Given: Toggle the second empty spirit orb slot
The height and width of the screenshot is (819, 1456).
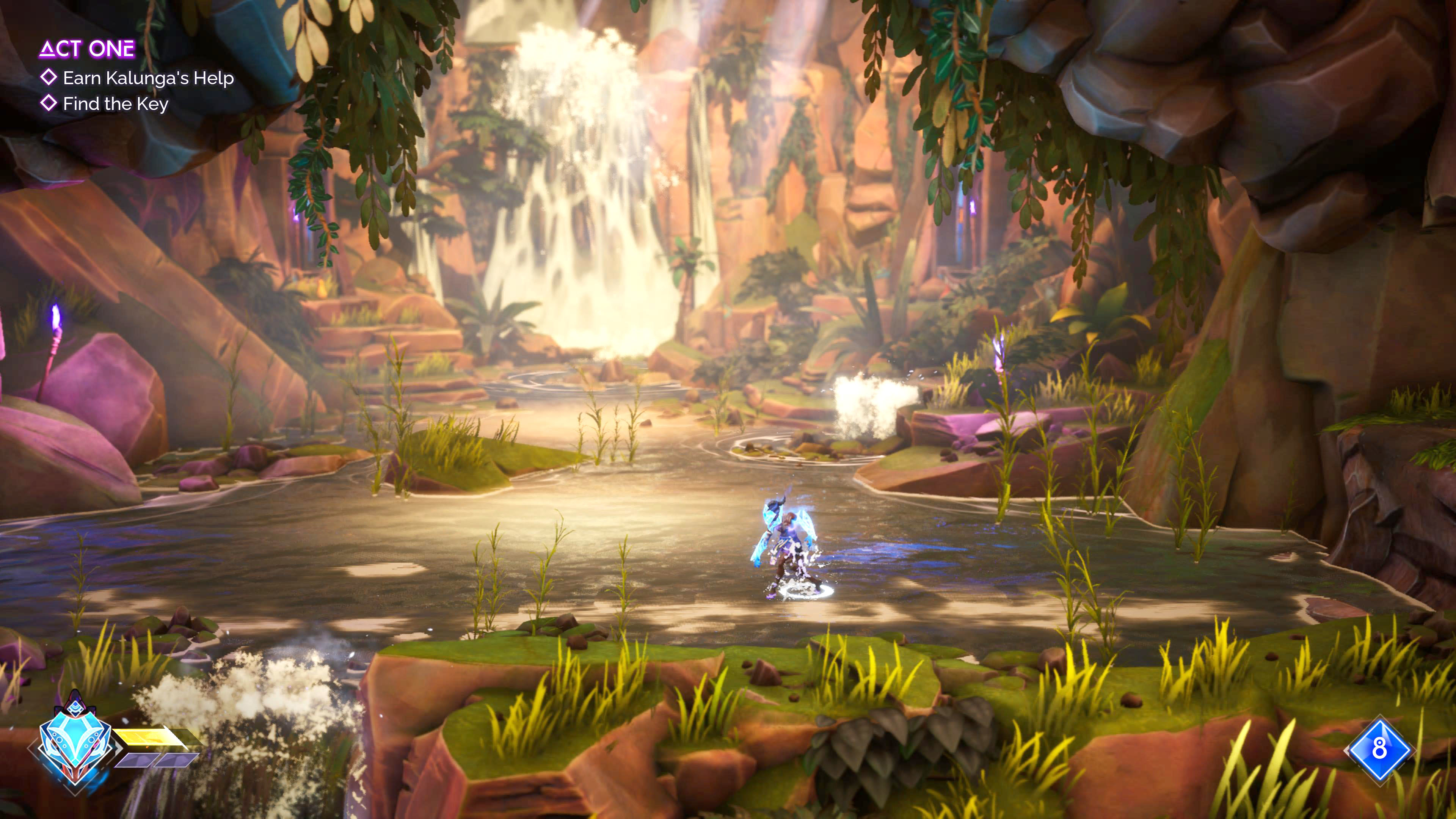Looking at the screenshot, I should tap(176, 761).
